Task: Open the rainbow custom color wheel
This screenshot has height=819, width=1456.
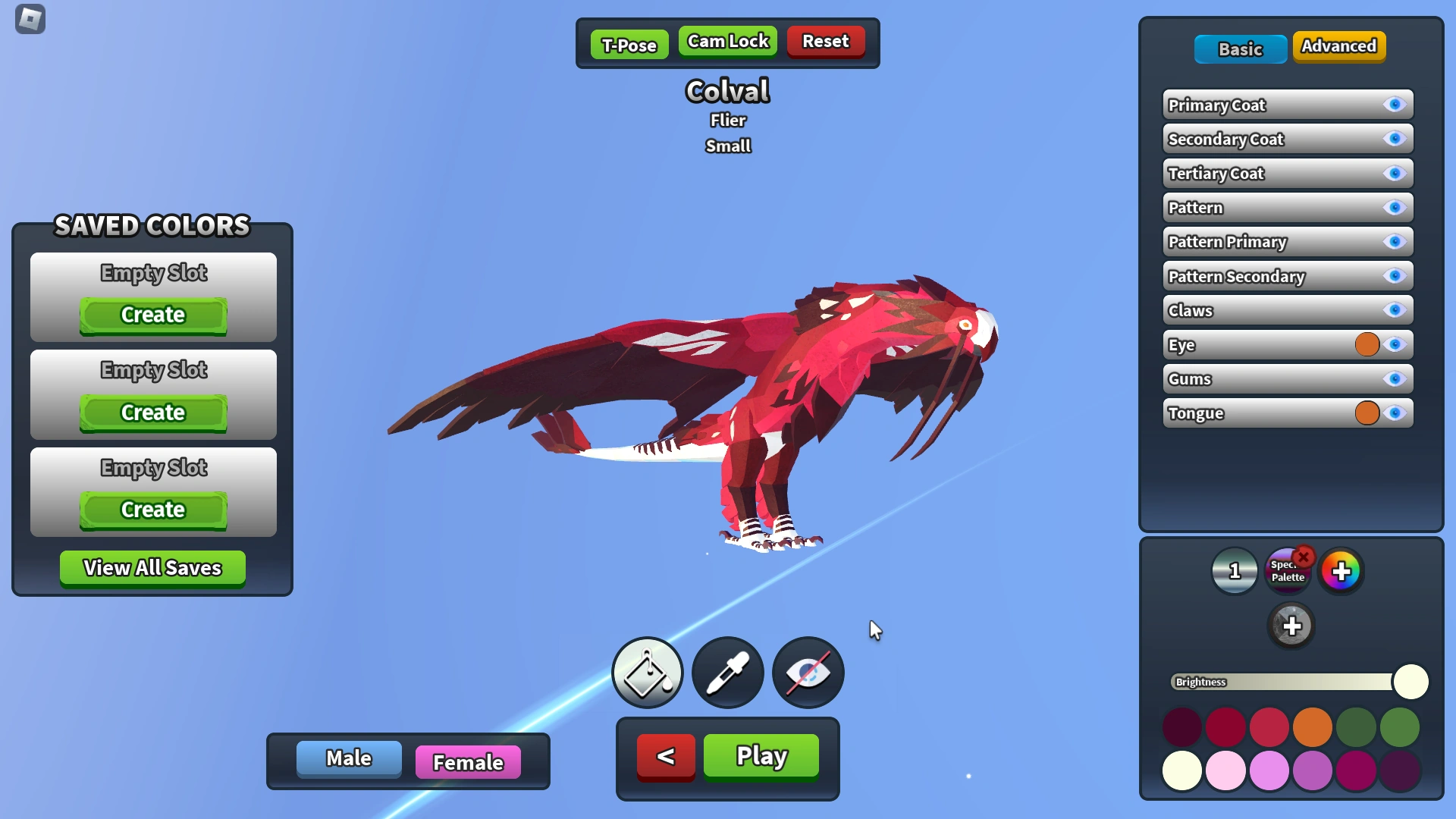Action: 1341,571
